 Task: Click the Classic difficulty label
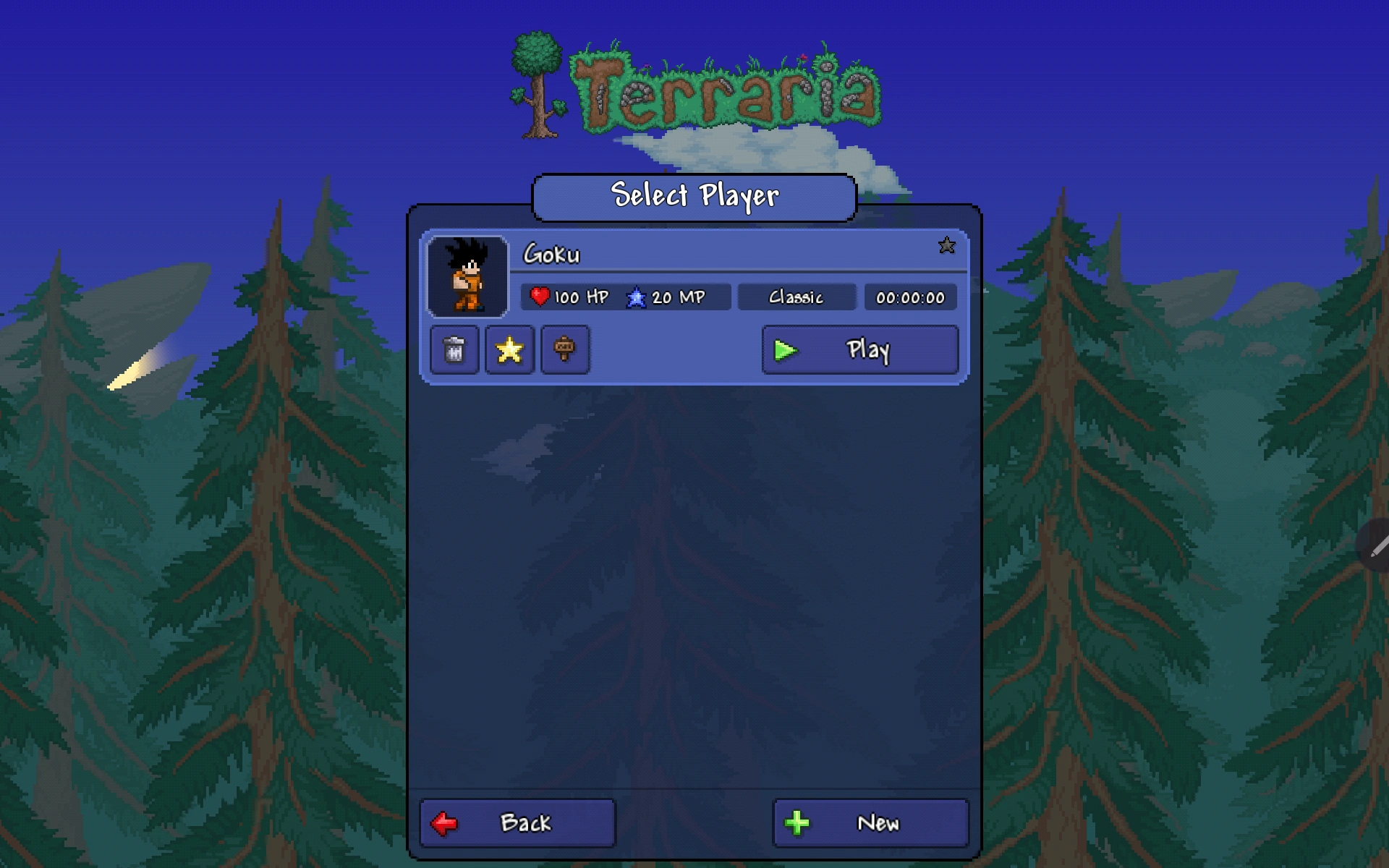tap(797, 297)
